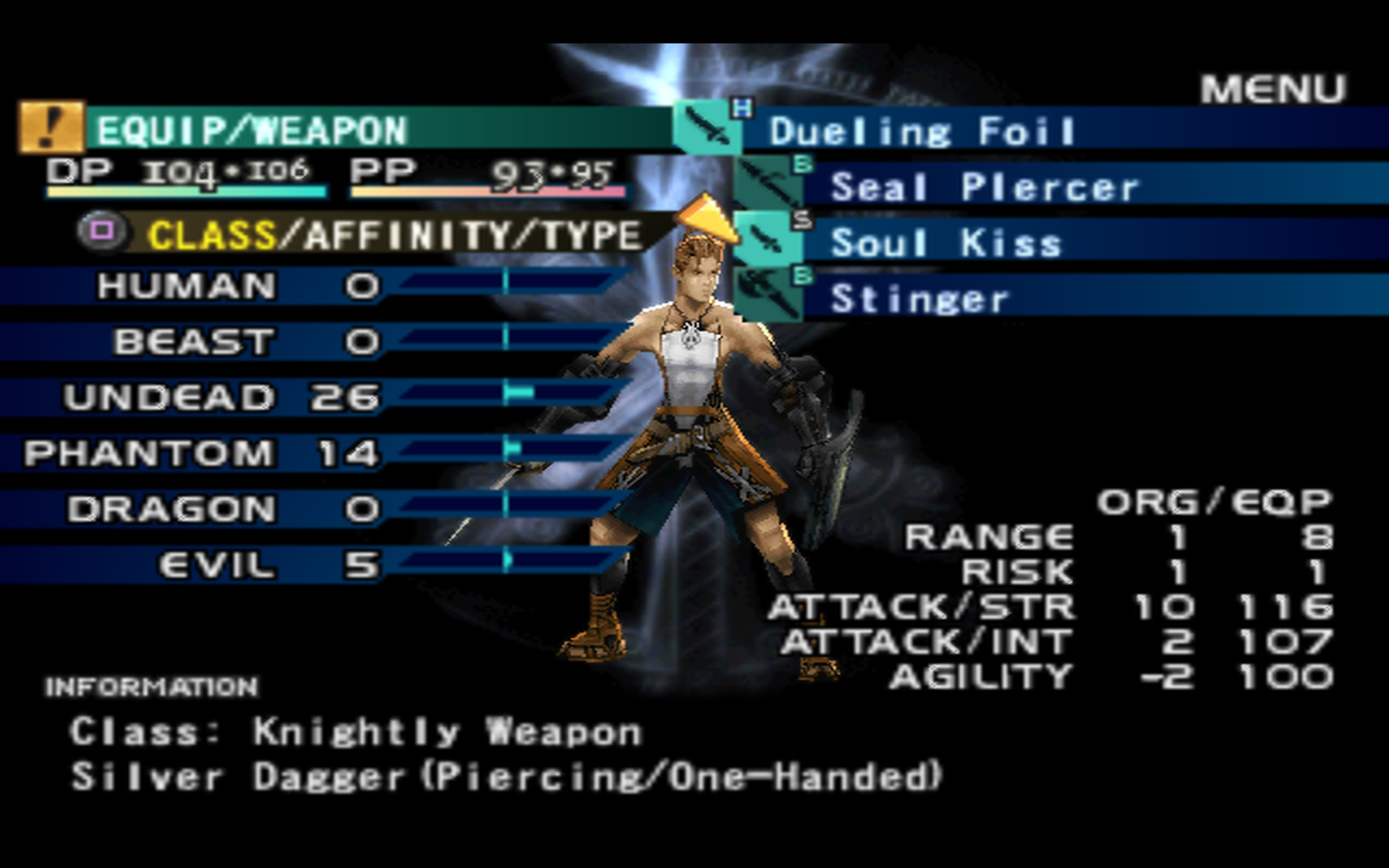The height and width of the screenshot is (868, 1389).
Task: Select the Dueling Foil weapon
Action: [x=922, y=132]
